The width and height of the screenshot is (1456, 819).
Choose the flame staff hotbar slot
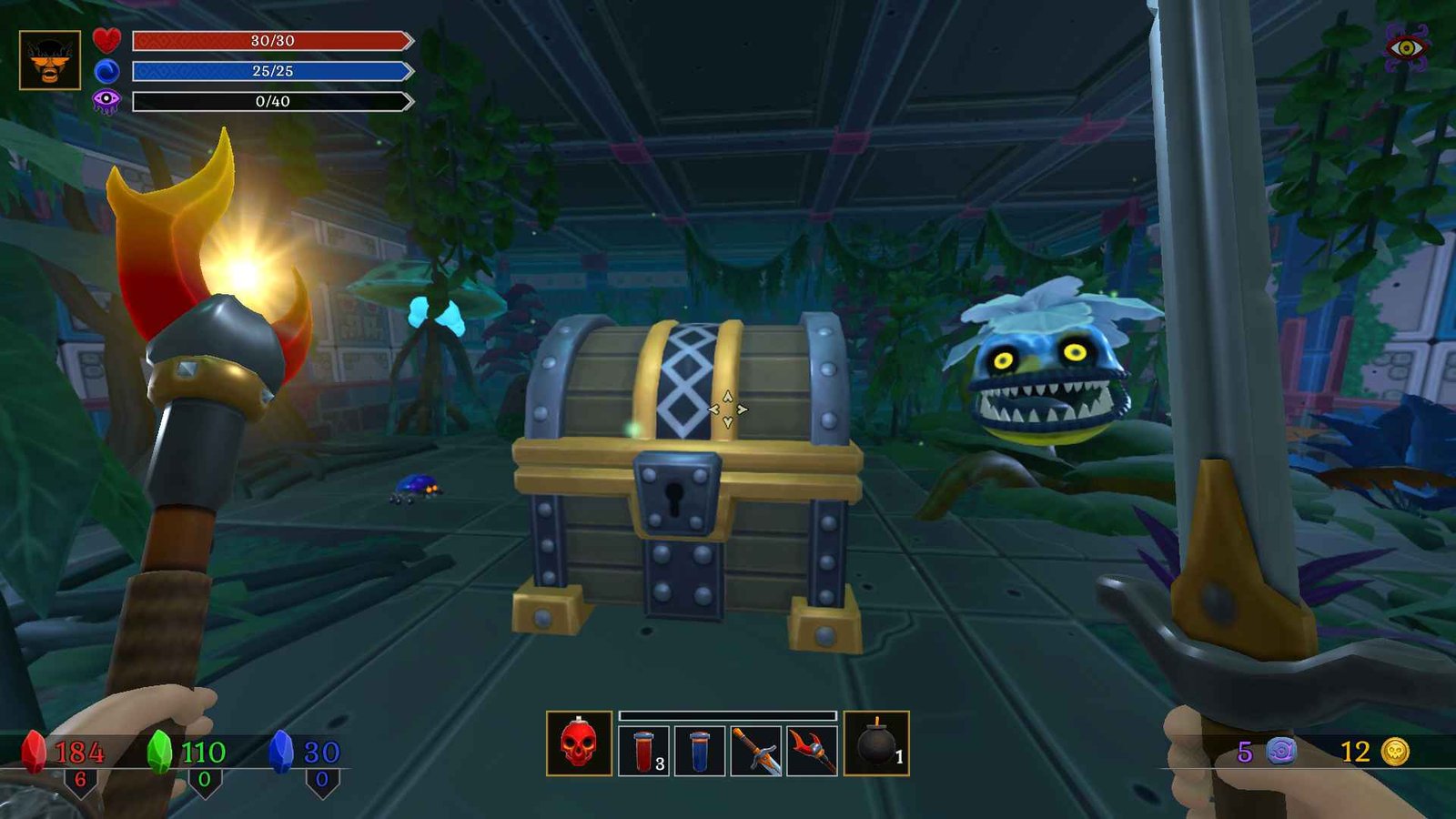pyautogui.click(x=812, y=751)
